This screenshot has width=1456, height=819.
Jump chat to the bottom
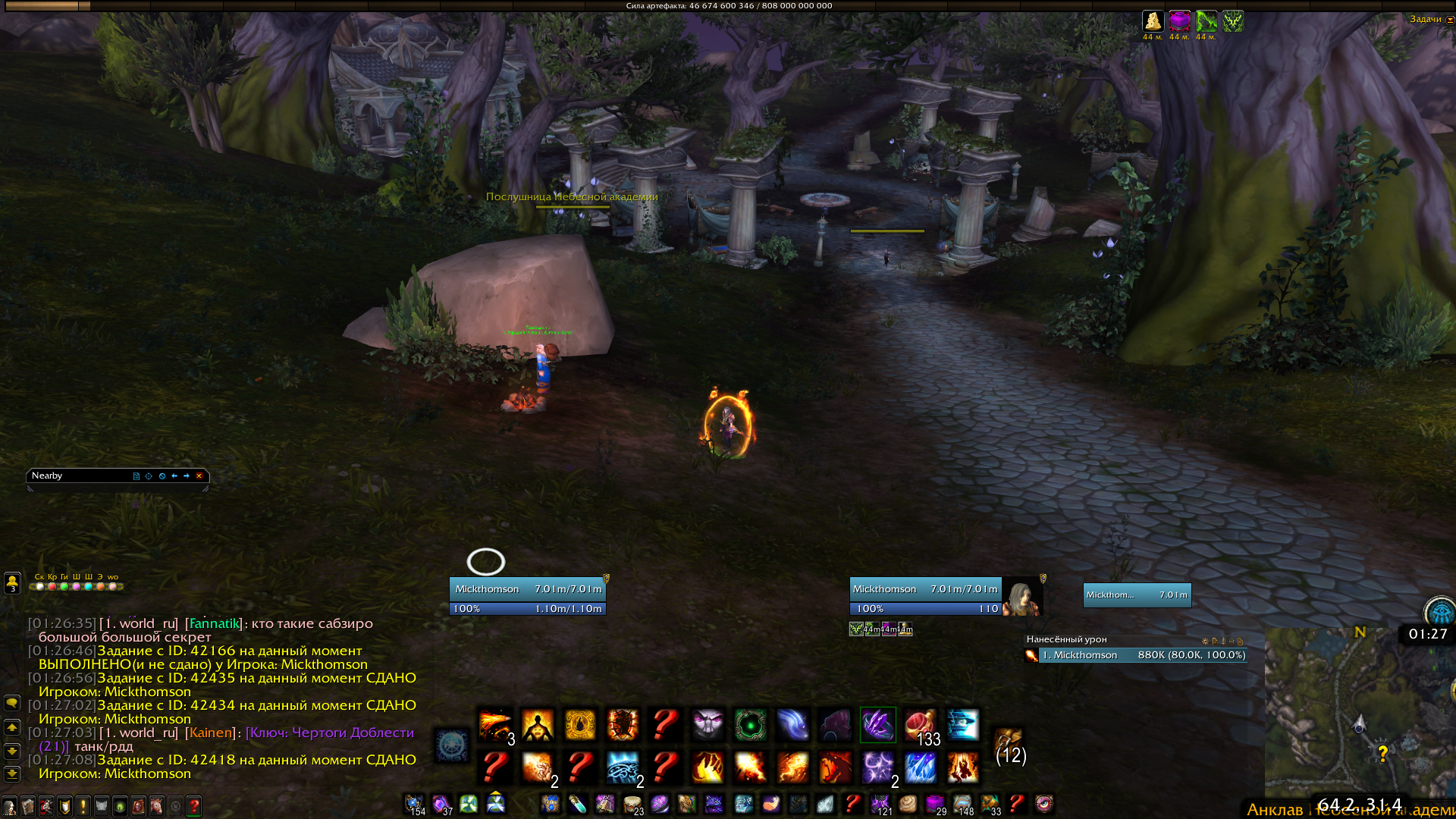click(x=12, y=774)
